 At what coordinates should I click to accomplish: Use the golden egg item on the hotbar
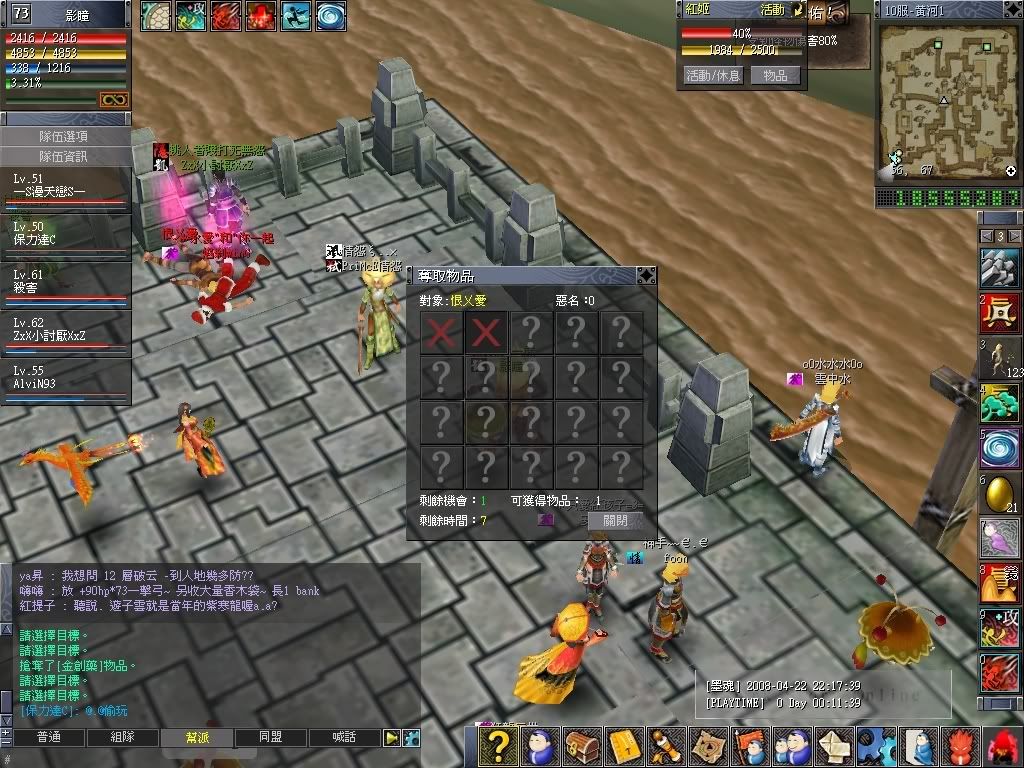[1000, 494]
